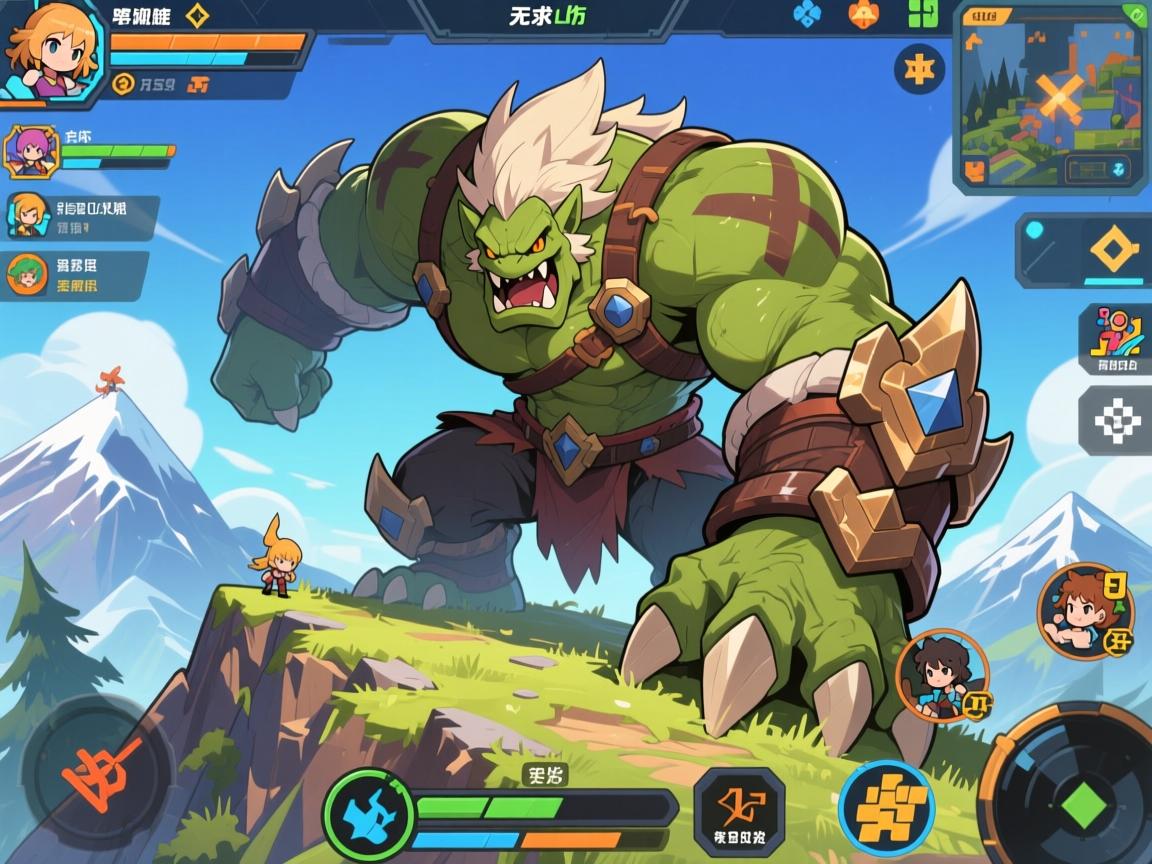Select the orange diamond panel button
1152x864 pixels.
(1114, 249)
